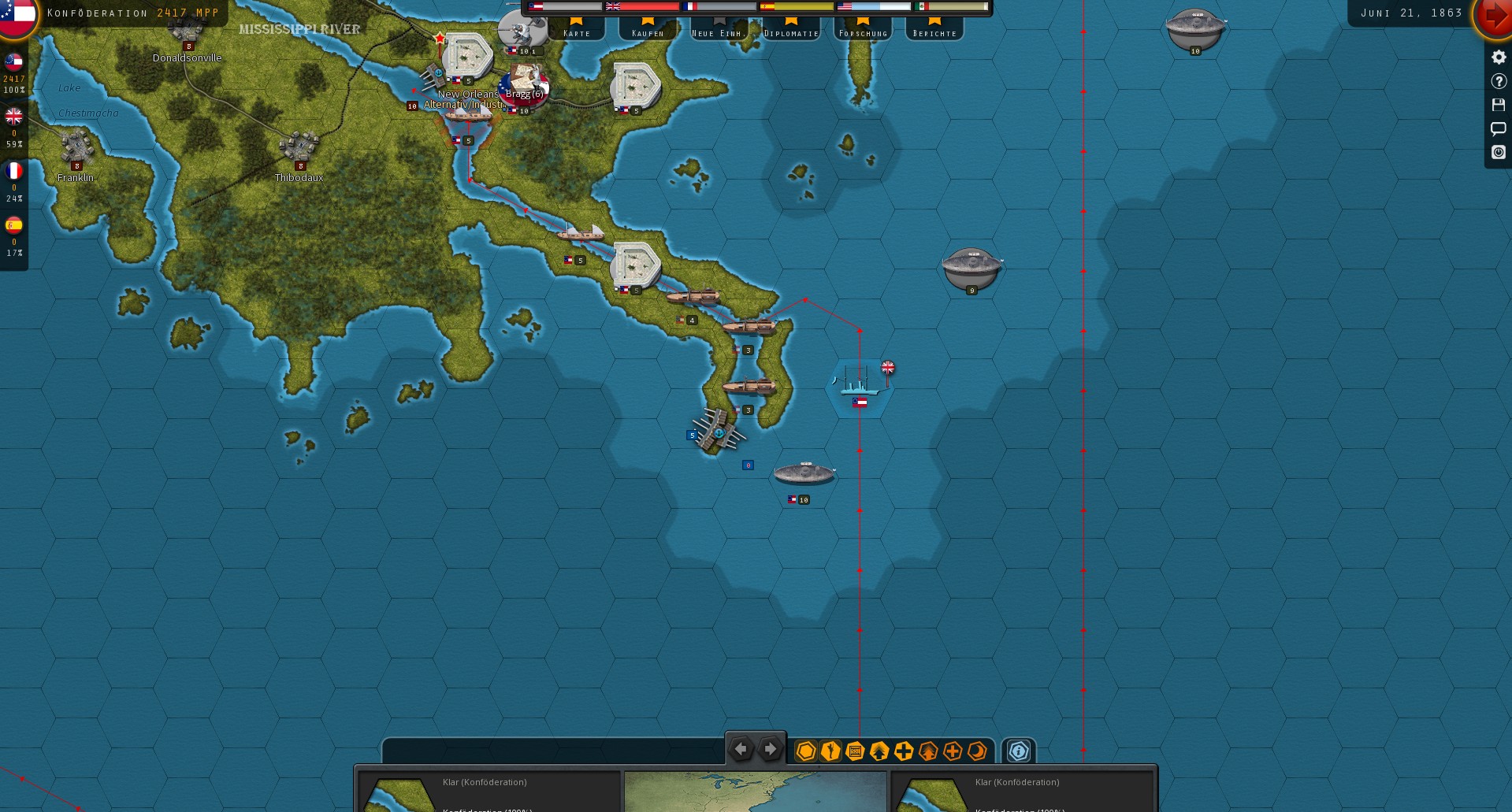Click the minimap at the bottom
Viewport: 1512px width, 812px height.
click(755, 792)
